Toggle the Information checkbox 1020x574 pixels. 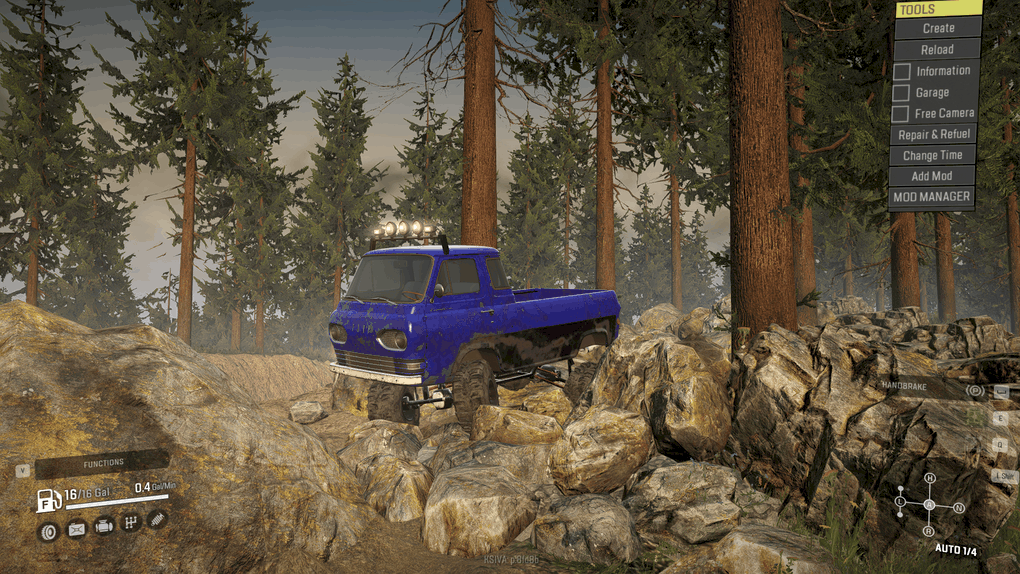pos(901,71)
